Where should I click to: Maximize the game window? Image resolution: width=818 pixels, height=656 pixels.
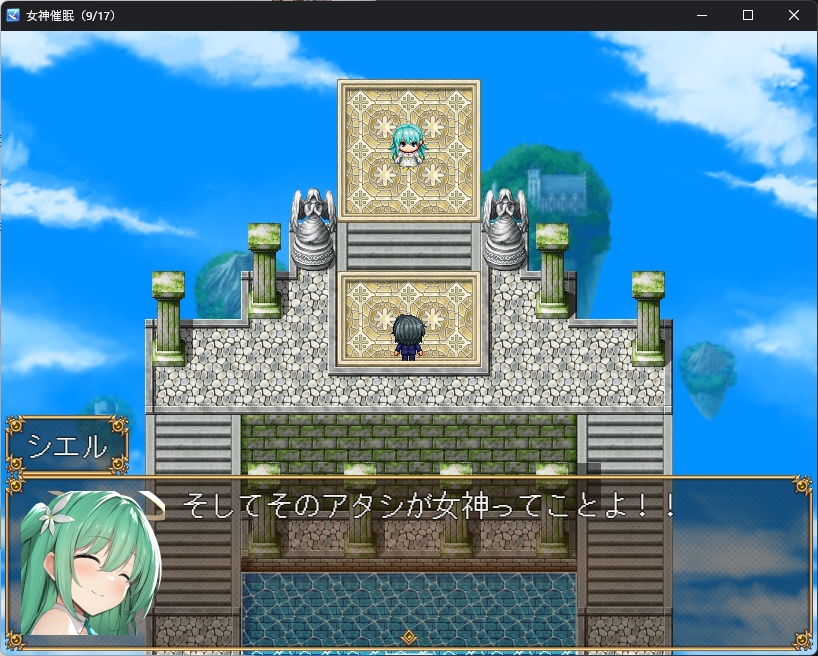pyautogui.click(x=748, y=15)
